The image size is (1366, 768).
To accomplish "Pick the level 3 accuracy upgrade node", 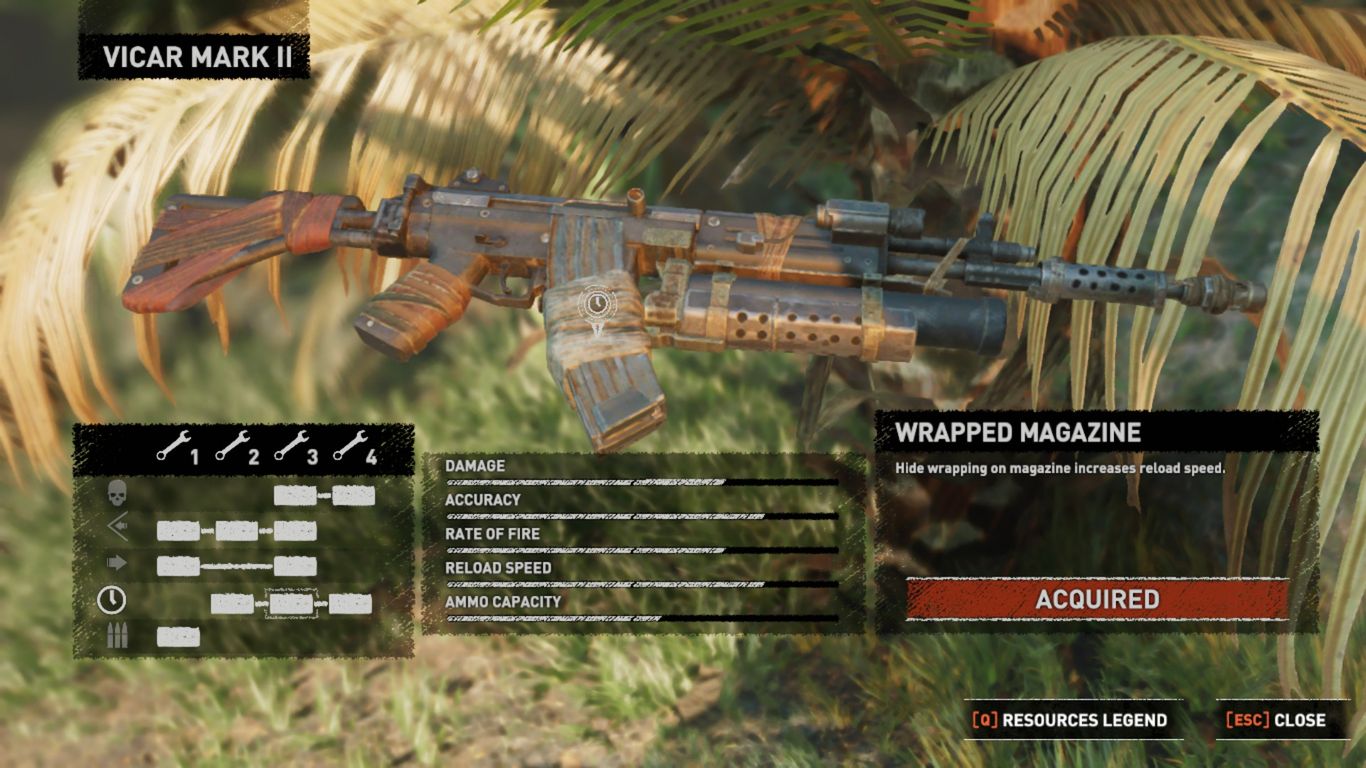I will (x=295, y=531).
